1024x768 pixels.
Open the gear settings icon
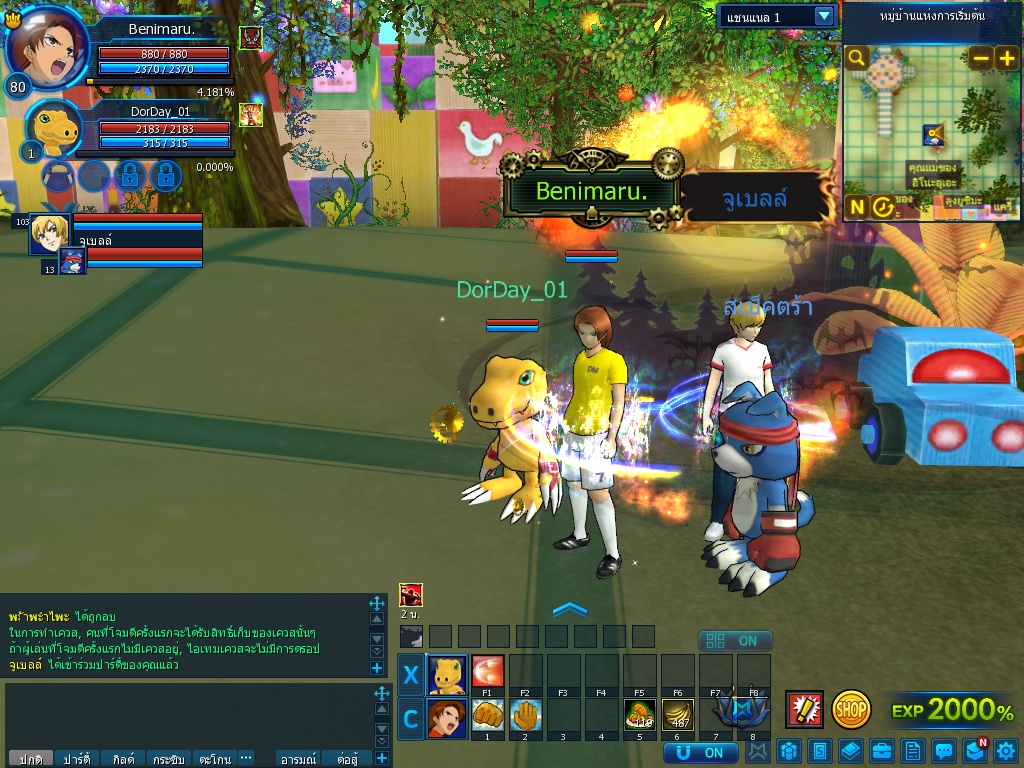point(1005,750)
